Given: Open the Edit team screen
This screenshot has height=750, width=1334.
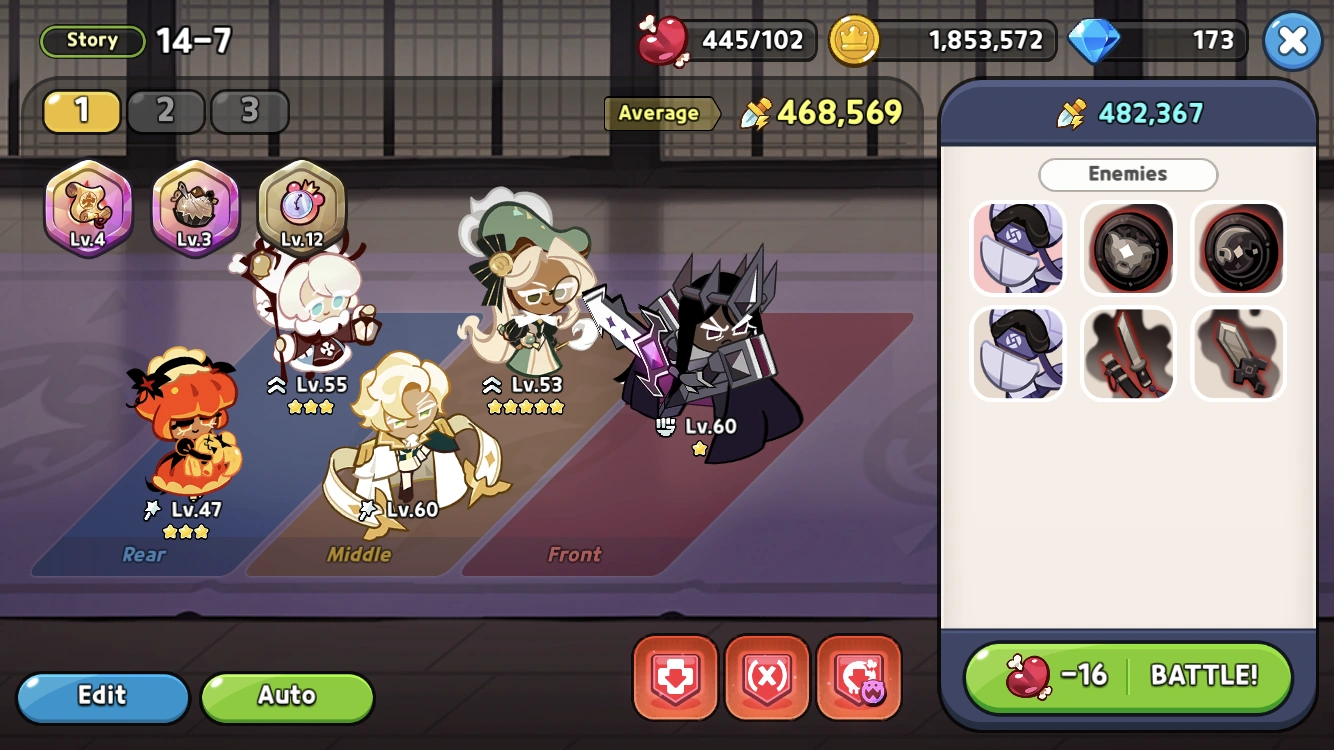Looking at the screenshot, I should tap(102, 696).
